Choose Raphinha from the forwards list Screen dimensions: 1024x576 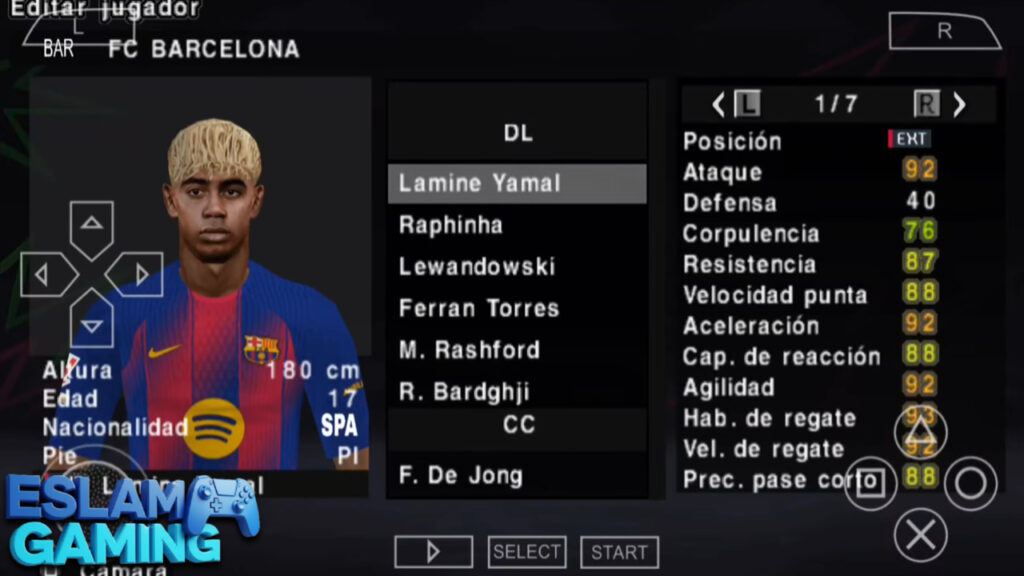pyautogui.click(x=516, y=225)
